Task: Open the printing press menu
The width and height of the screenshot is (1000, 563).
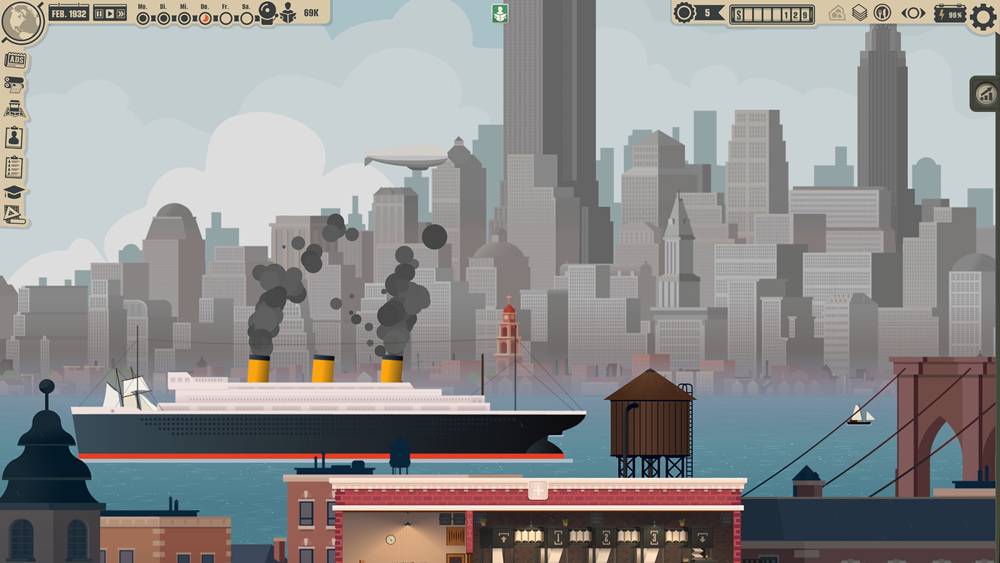Action: coord(14,84)
